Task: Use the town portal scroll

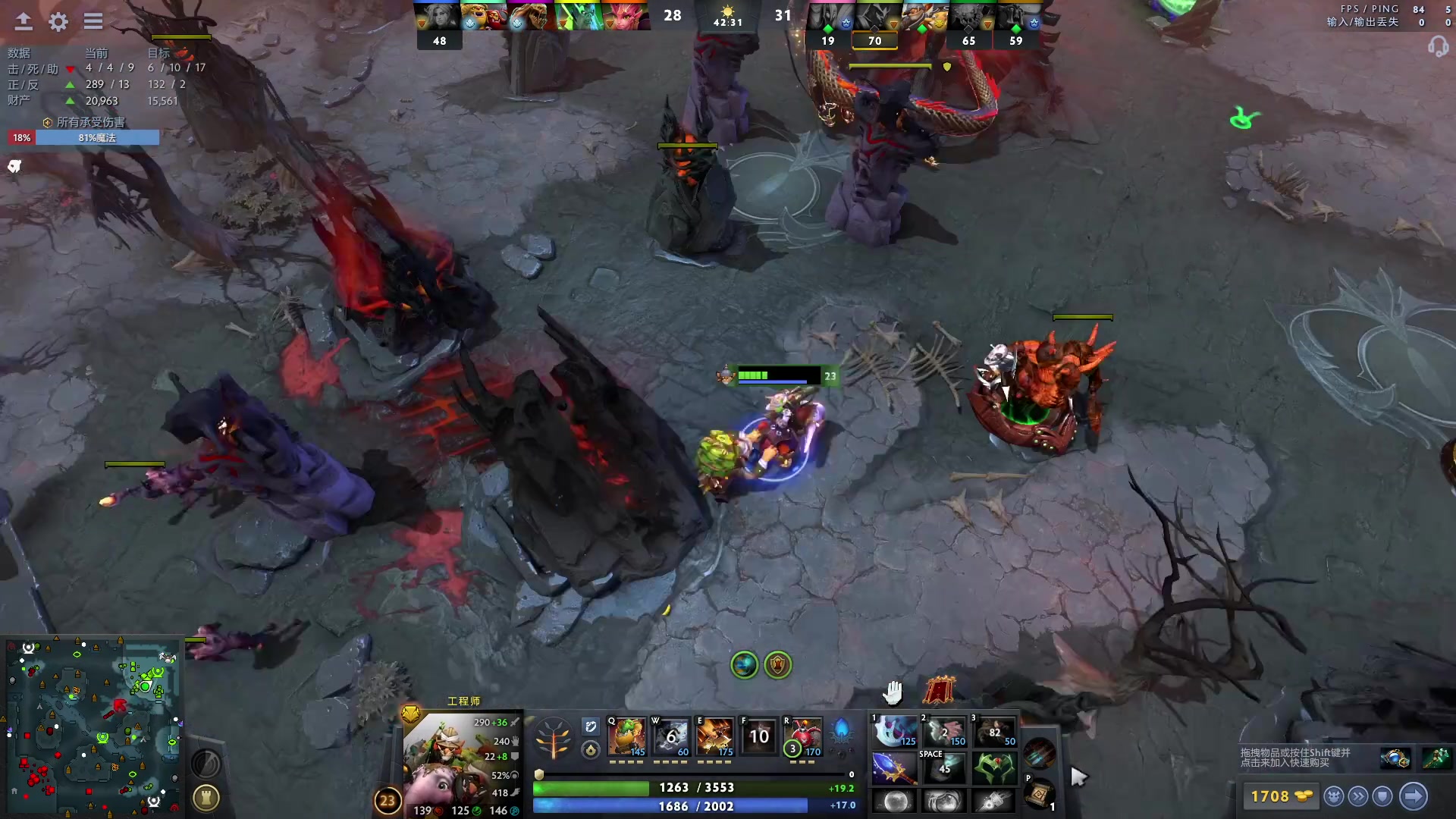Action: [x=1039, y=794]
